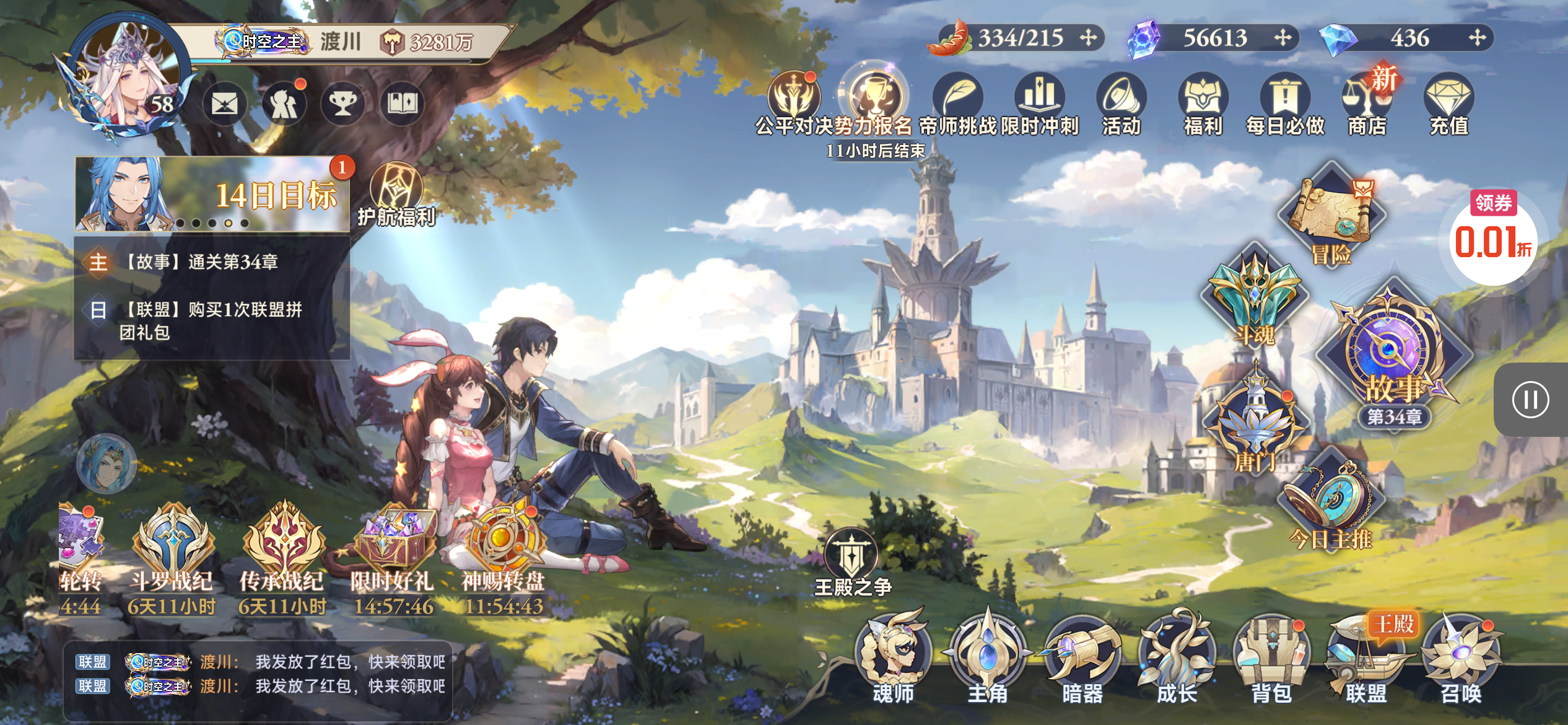Tap the pause overlay button
The height and width of the screenshot is (725, 1568).
[1530, 400]
